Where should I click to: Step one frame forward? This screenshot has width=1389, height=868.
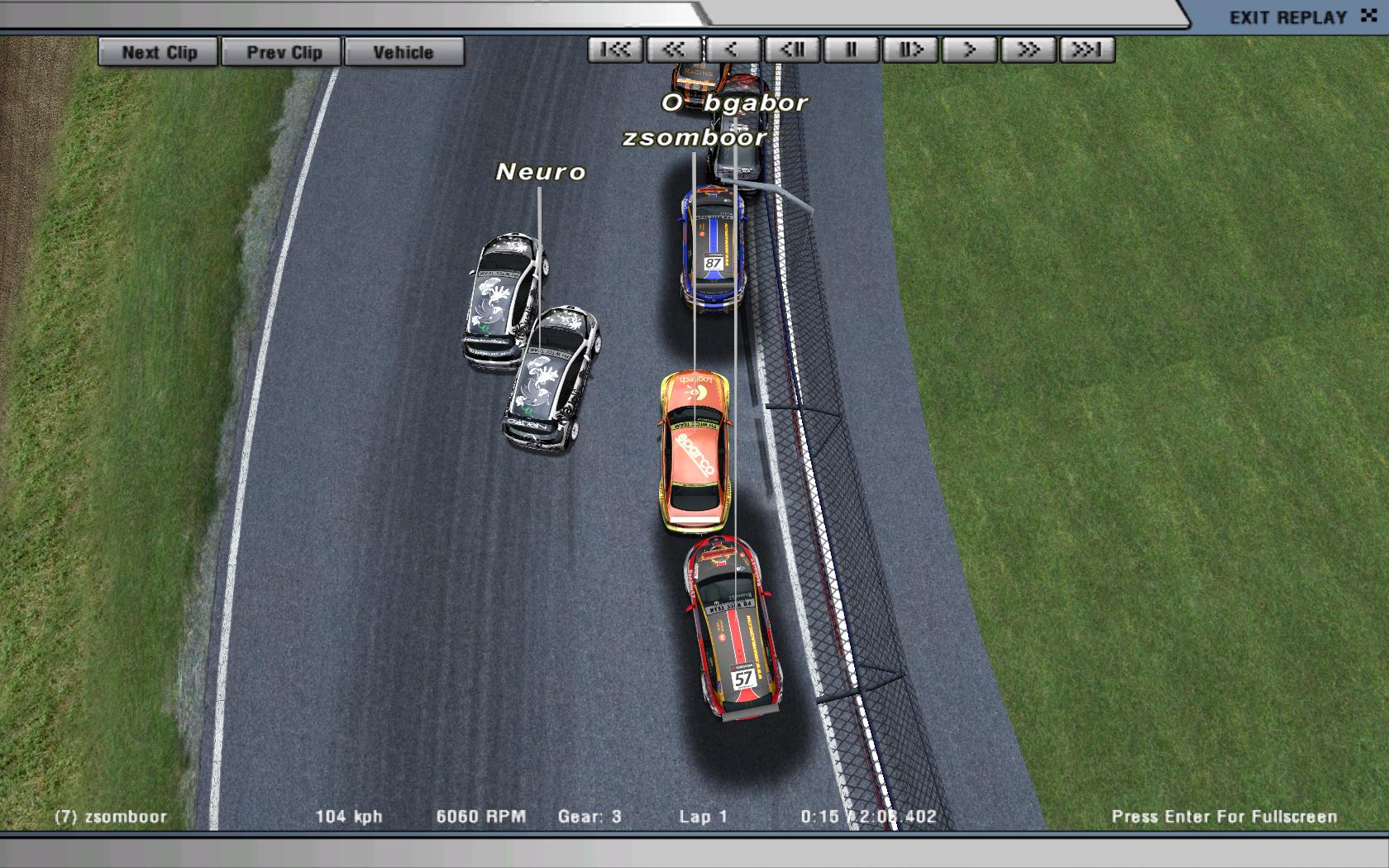(x=910, y=50)
